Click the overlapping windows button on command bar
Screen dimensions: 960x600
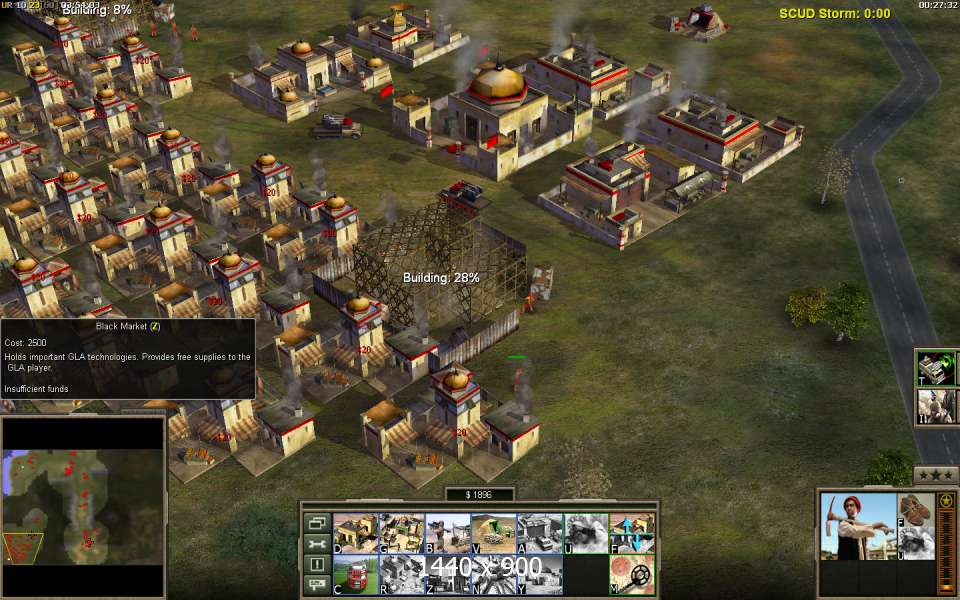pos(316,523)
